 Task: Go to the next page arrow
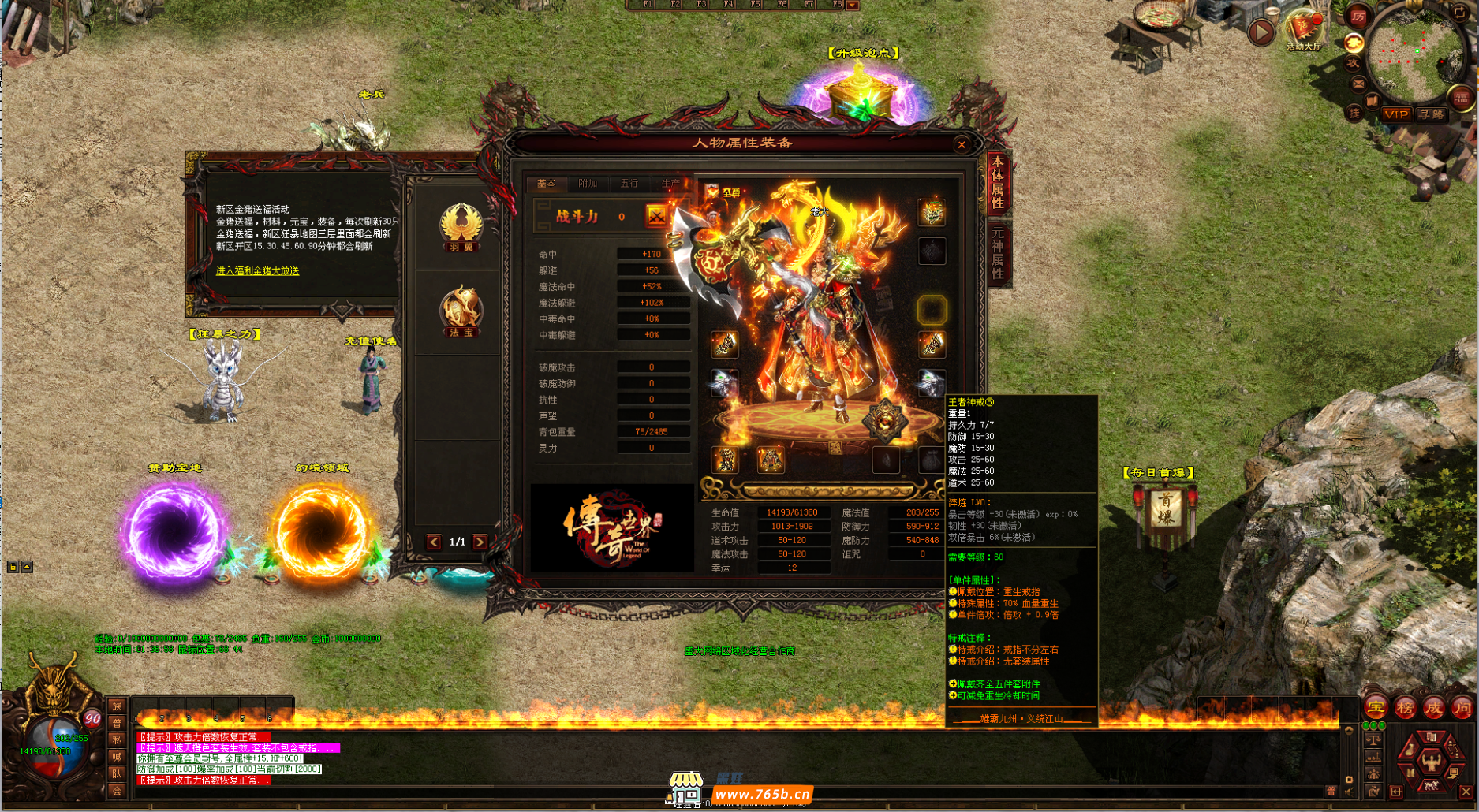pos(480,542)
